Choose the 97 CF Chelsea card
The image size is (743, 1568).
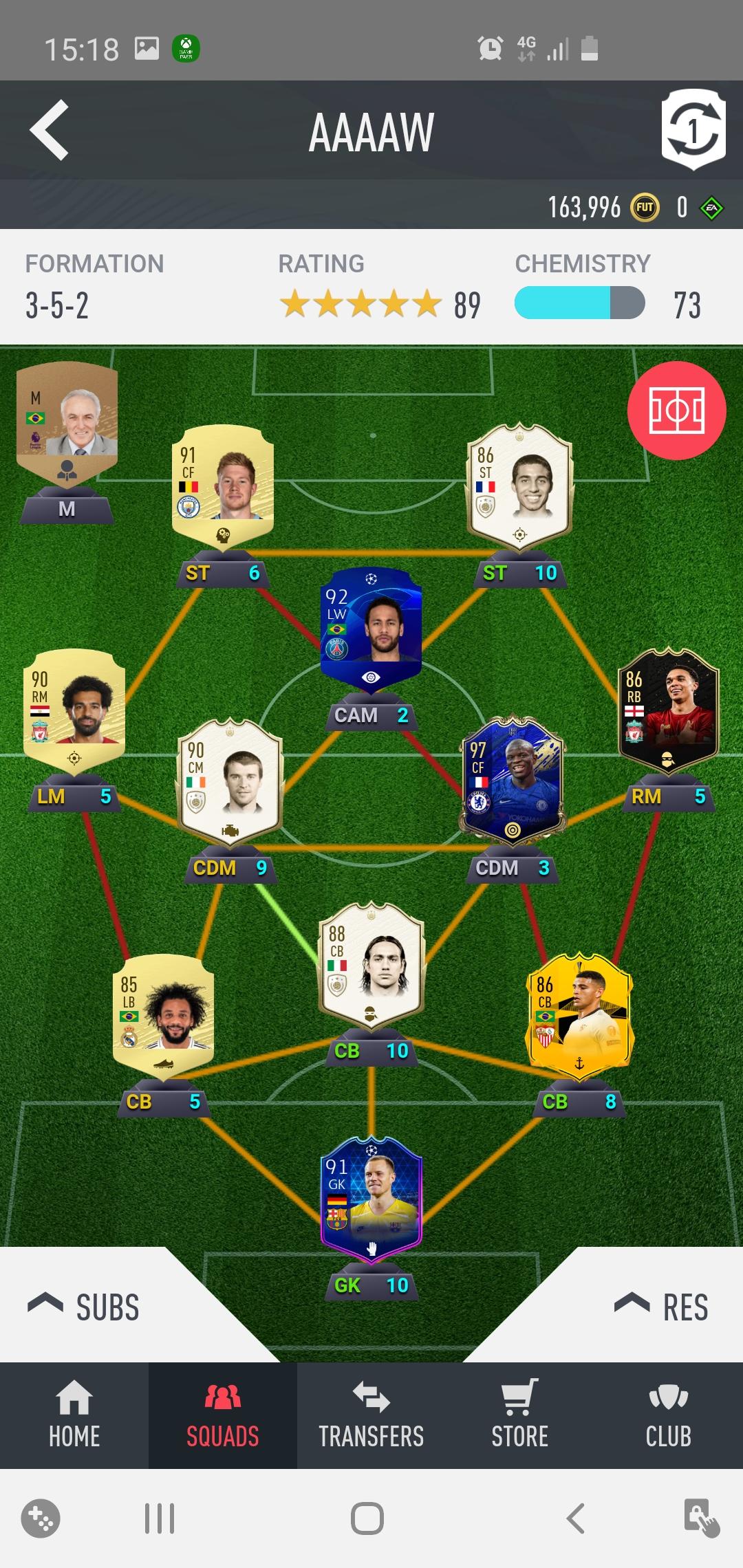point(513,779)
